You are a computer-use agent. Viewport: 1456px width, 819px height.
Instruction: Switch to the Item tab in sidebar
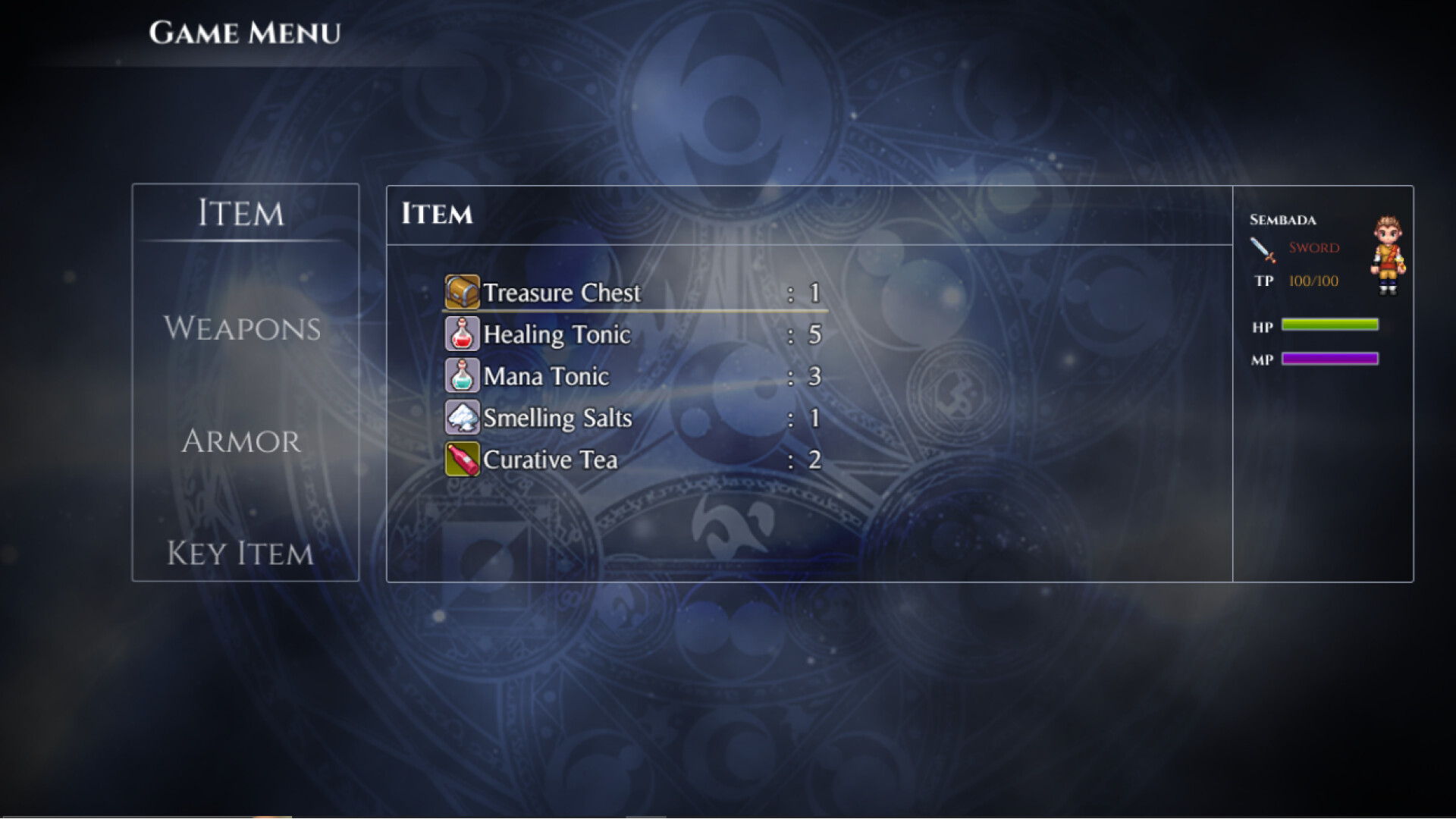[x=241, y=214]
